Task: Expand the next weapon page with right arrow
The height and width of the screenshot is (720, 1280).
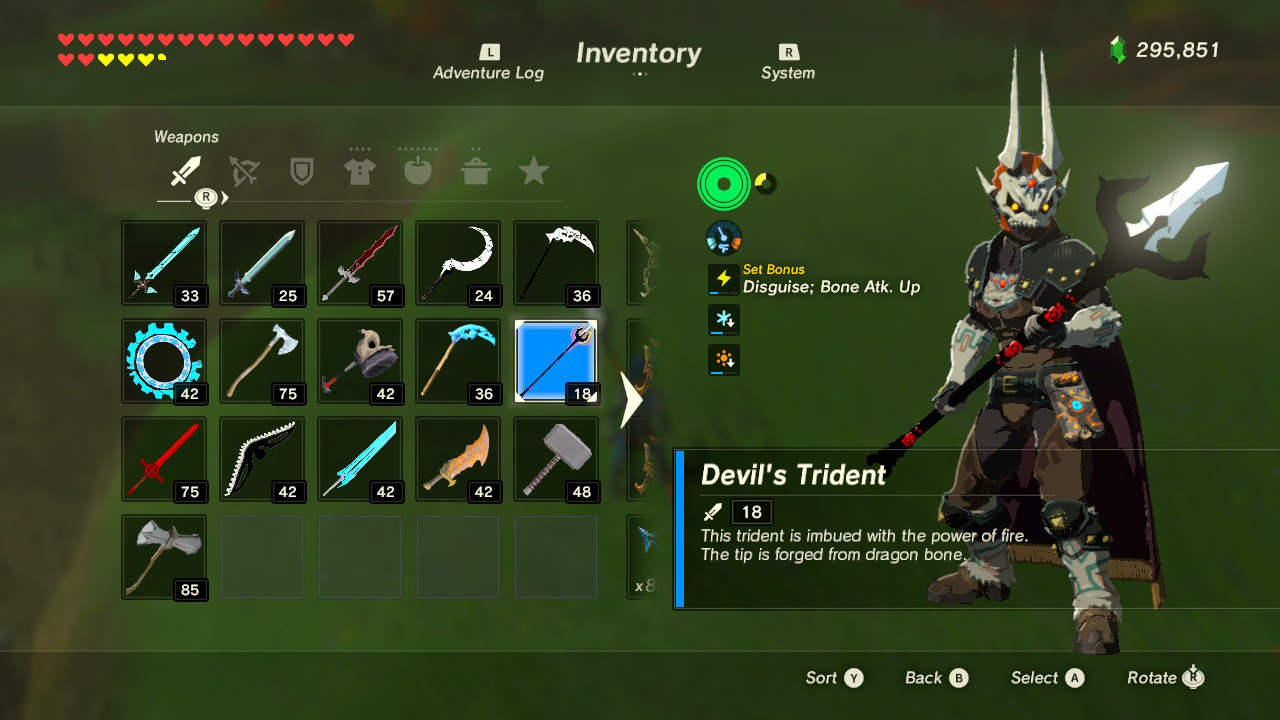Action: click(629, 397)
